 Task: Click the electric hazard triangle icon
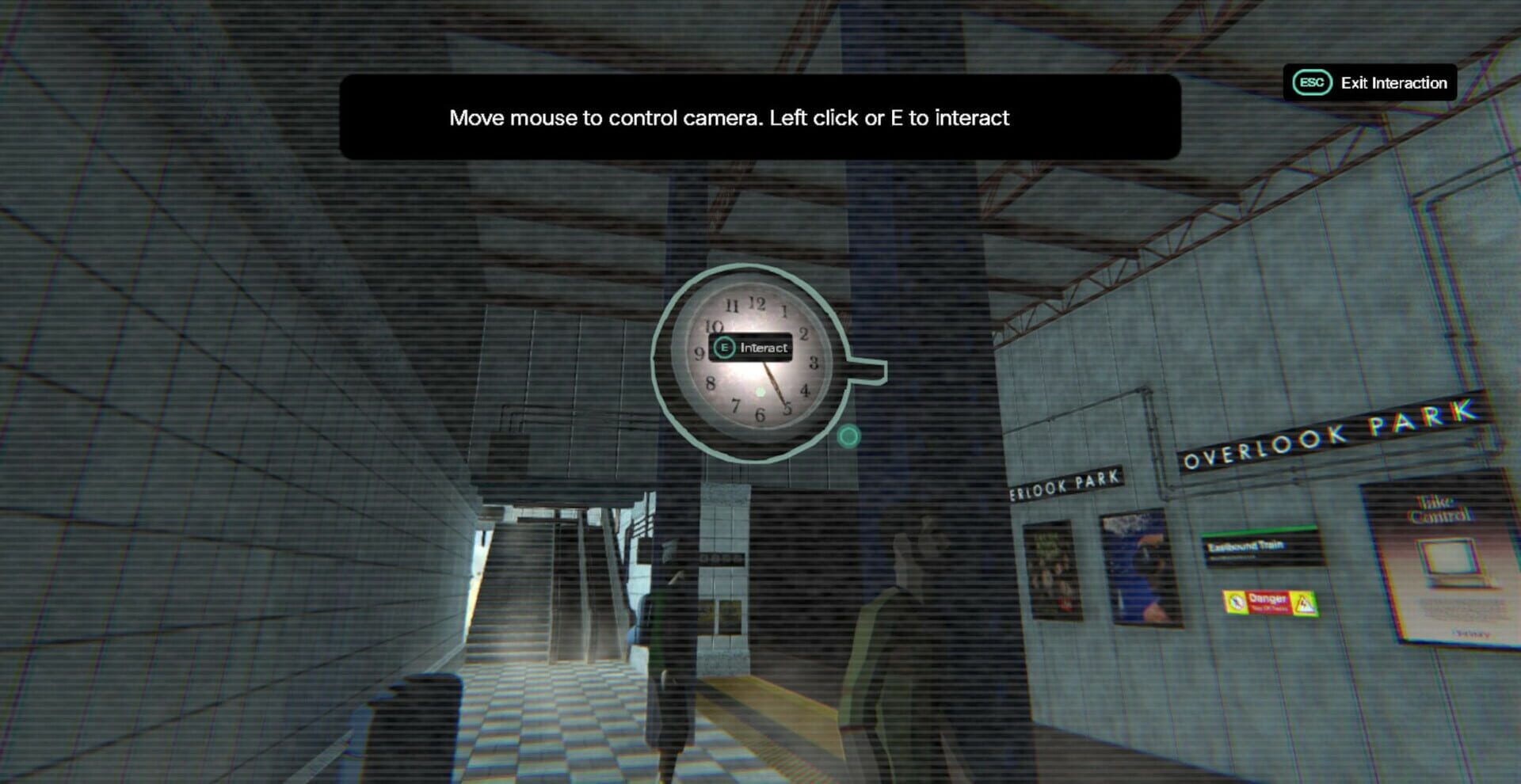[x=1305, y=603]
